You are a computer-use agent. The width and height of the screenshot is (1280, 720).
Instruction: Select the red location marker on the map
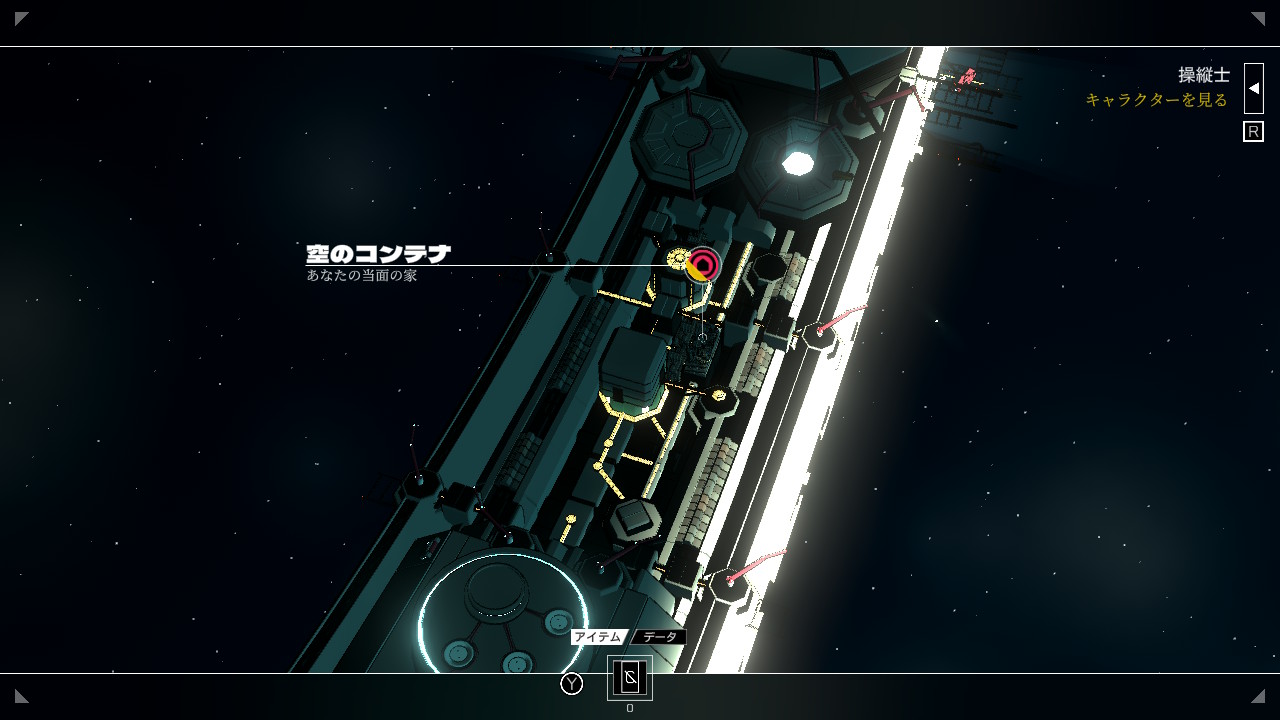point(704,265)
